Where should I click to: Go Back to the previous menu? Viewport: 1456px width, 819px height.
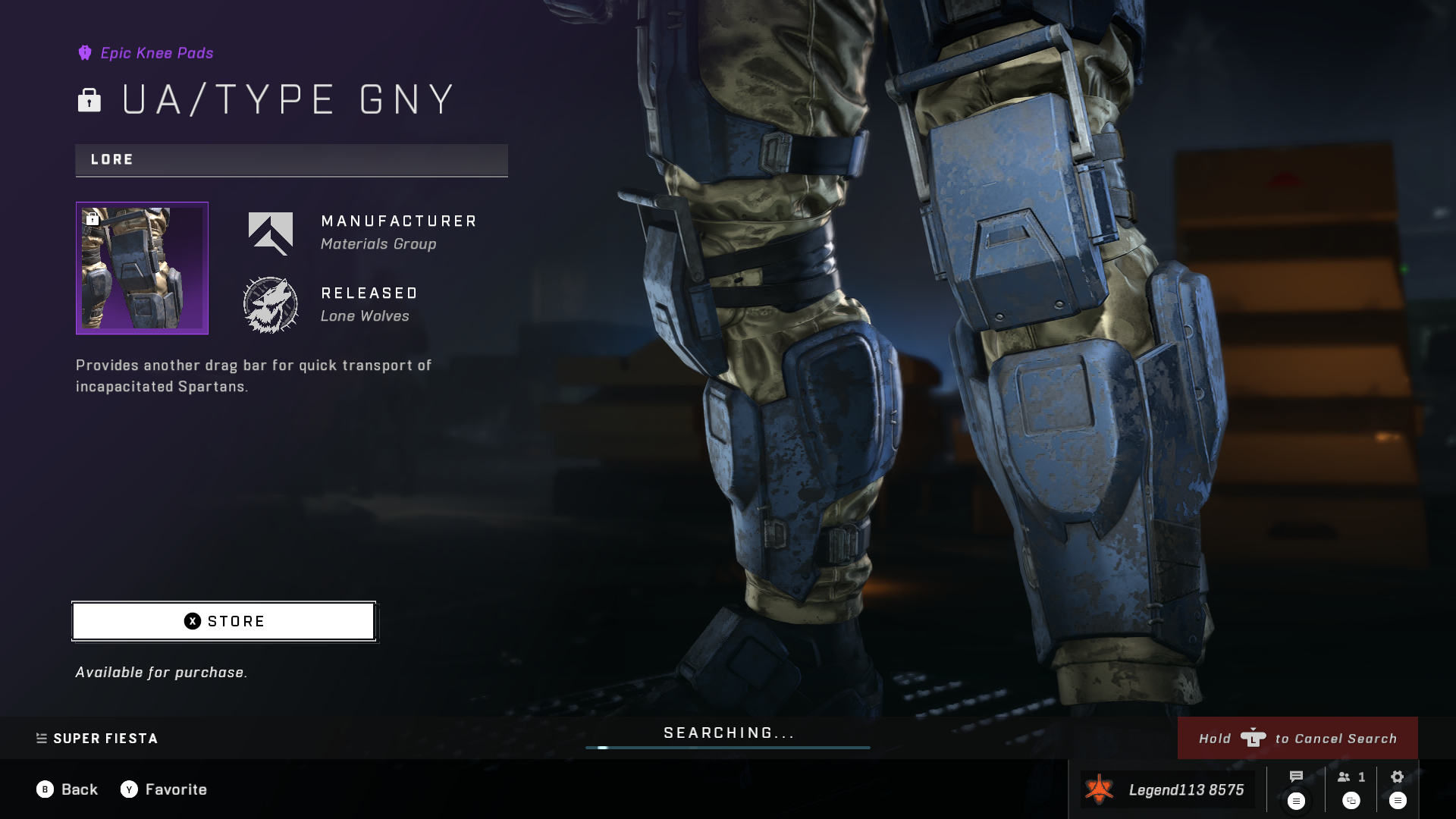coord(67,789)
